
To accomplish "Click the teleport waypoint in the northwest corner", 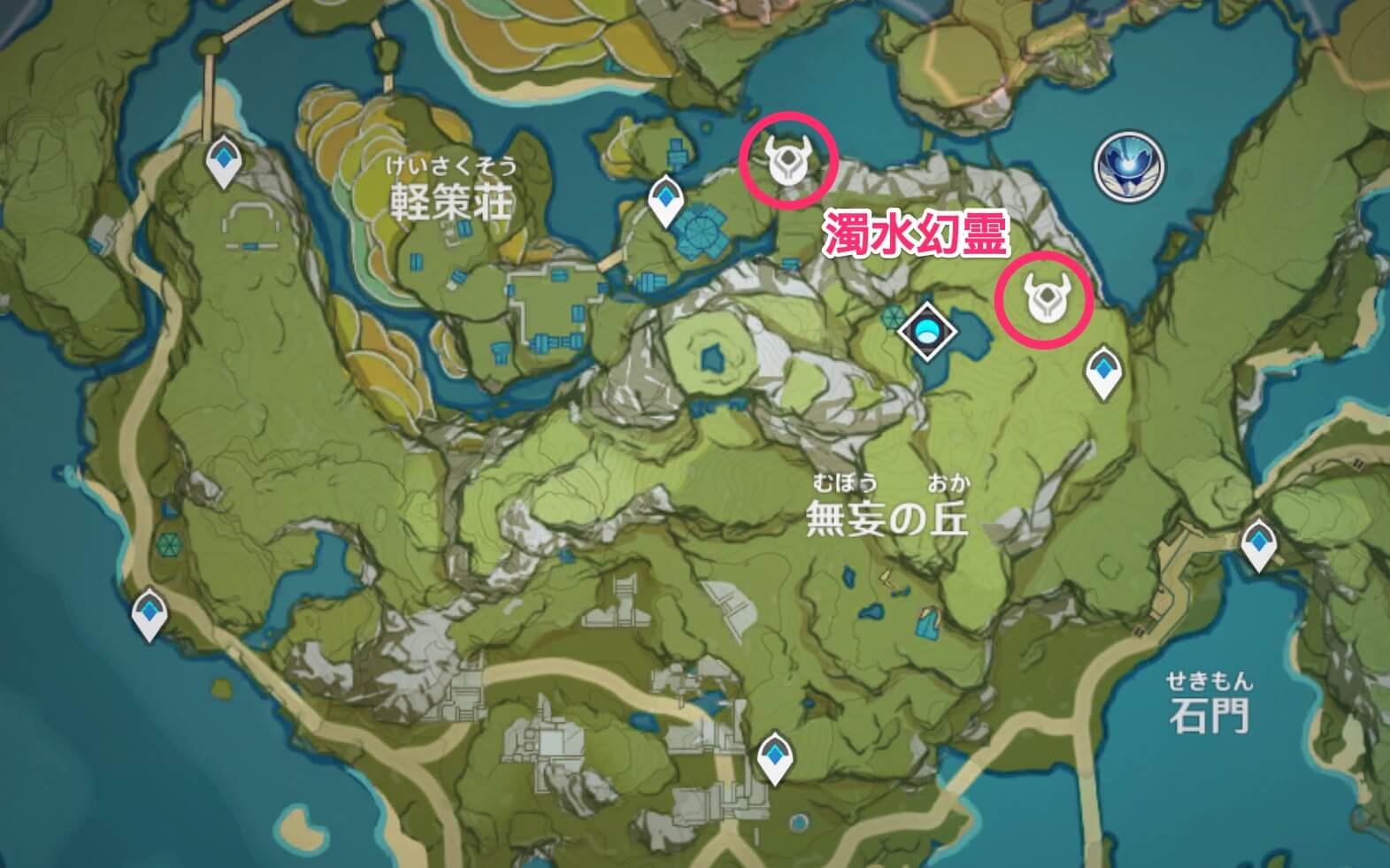I will click(224, 159).
